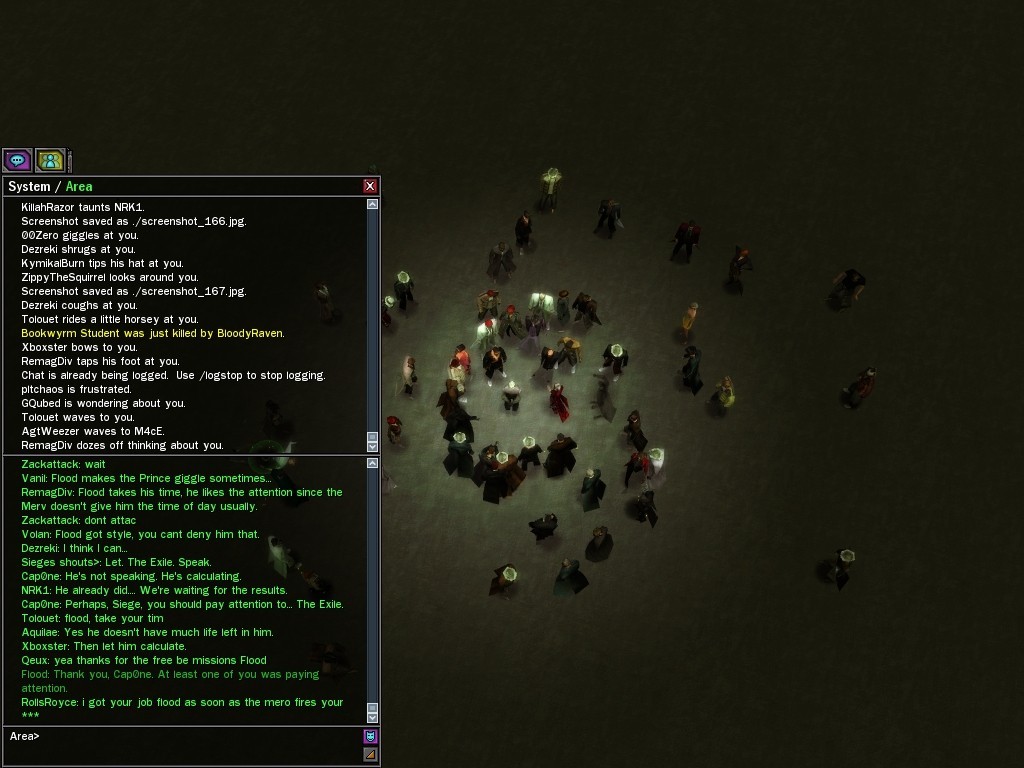The width and height of the screenshot is (1024, 768).
Task: Switch to the Area chat tab
Action: click(x=79, y=187)
